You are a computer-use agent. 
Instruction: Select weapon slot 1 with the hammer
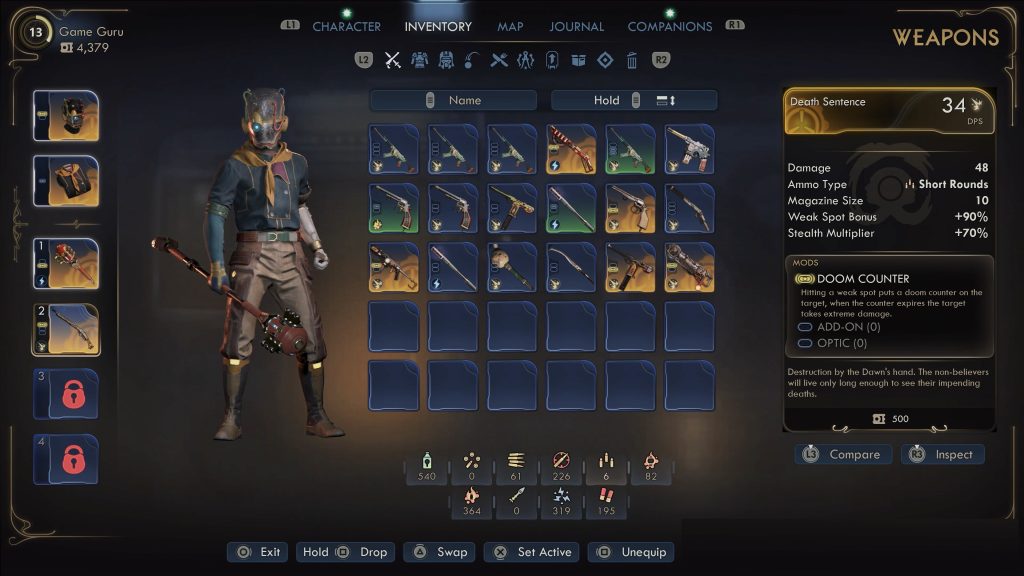[66, 263]
